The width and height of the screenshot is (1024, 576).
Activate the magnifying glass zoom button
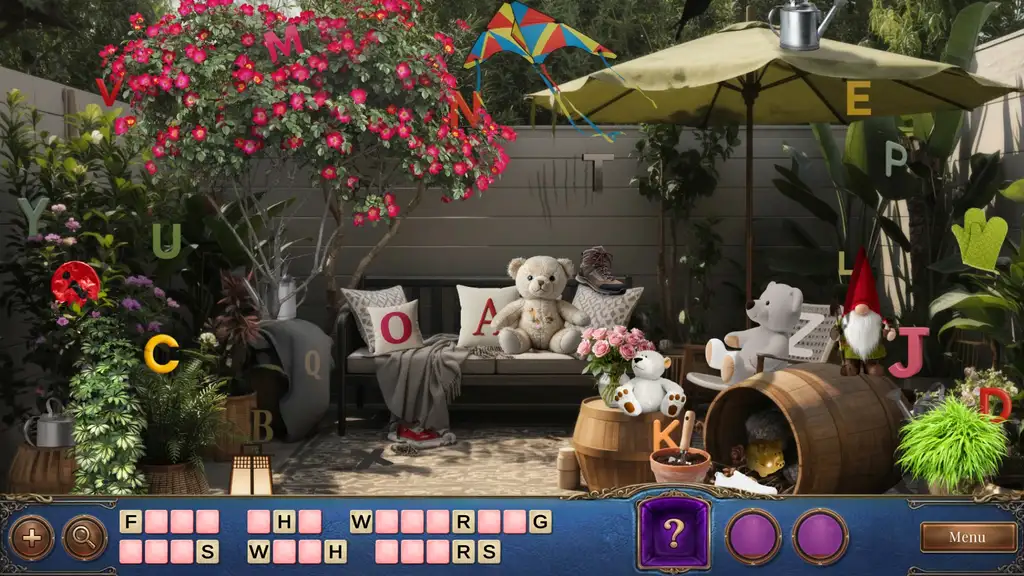tap(84, 537)
